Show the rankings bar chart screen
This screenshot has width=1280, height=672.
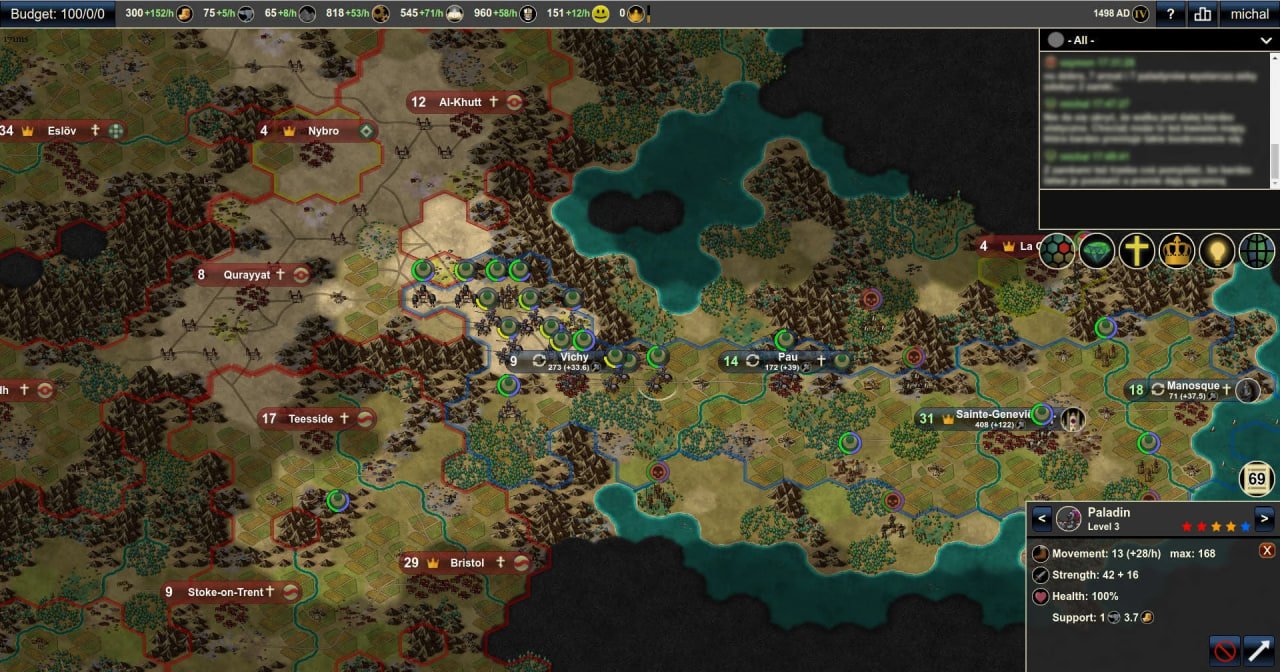coord(1202,14)
